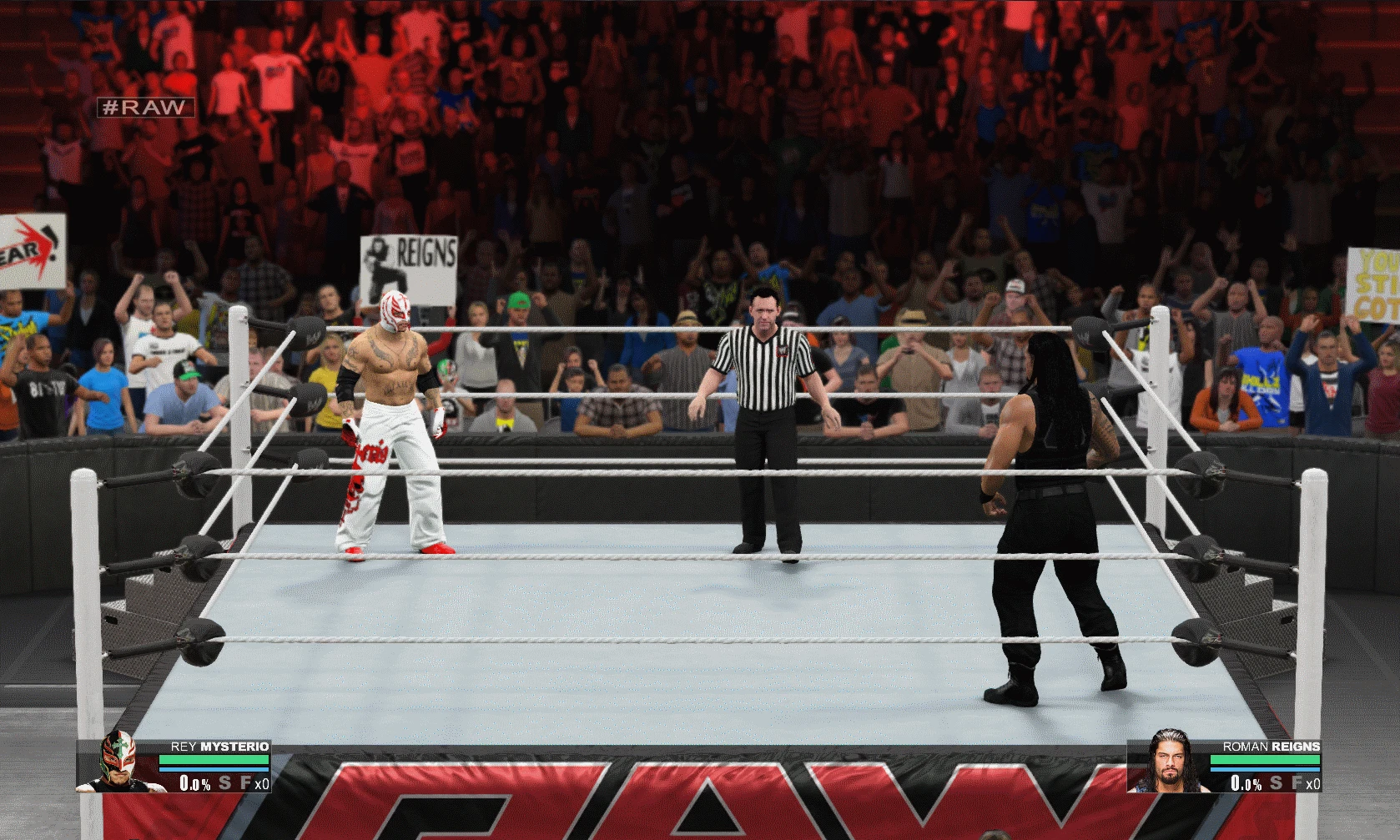Click the #RAW broadcast watermark
This screenshot has height=840, width=1400.
click(x=145, y=107)
